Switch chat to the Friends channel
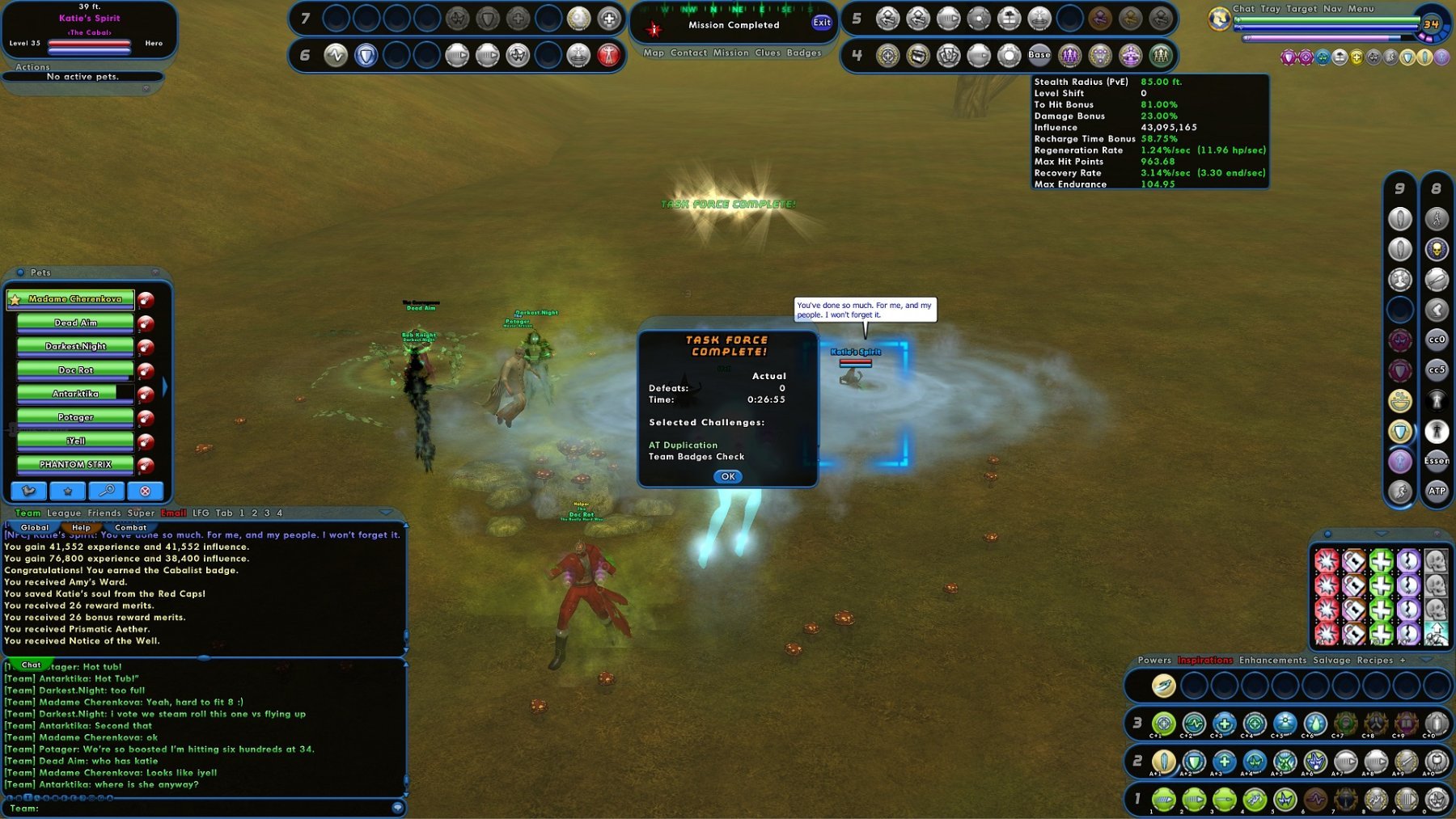Viewport: 1456px width, 819px height. [104, 513]
